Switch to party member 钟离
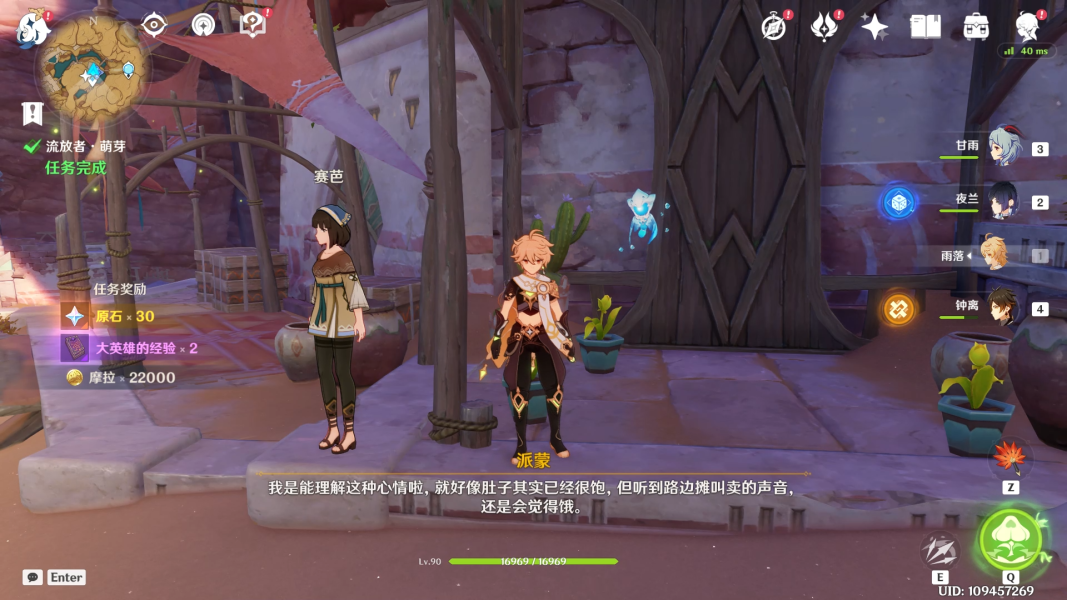This screenshot has width=1067, height=600. [1002, 307]
